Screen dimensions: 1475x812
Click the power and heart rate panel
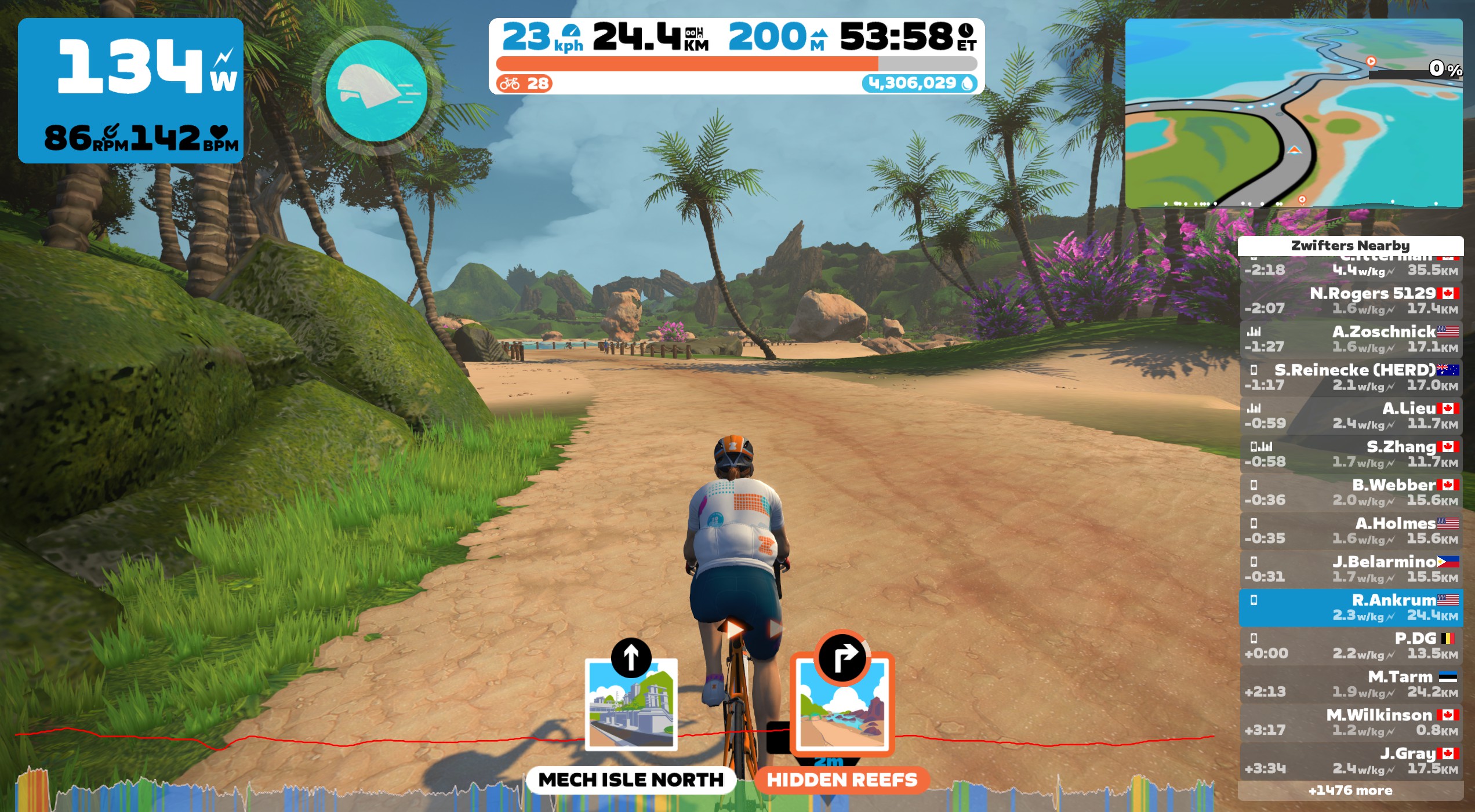coord(130,90)
